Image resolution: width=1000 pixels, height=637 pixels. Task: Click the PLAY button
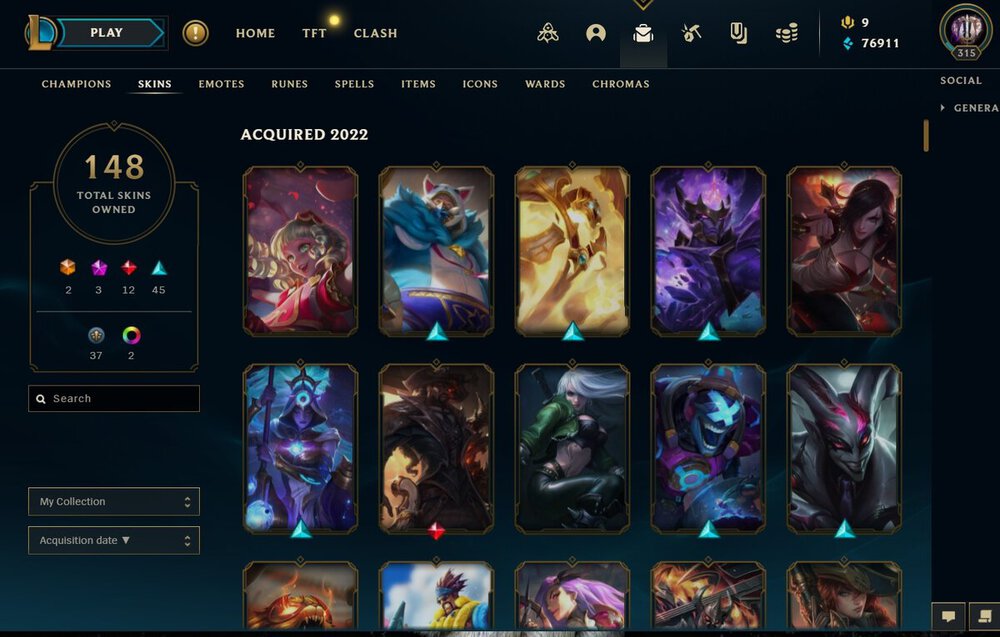[x=108, y=33]
